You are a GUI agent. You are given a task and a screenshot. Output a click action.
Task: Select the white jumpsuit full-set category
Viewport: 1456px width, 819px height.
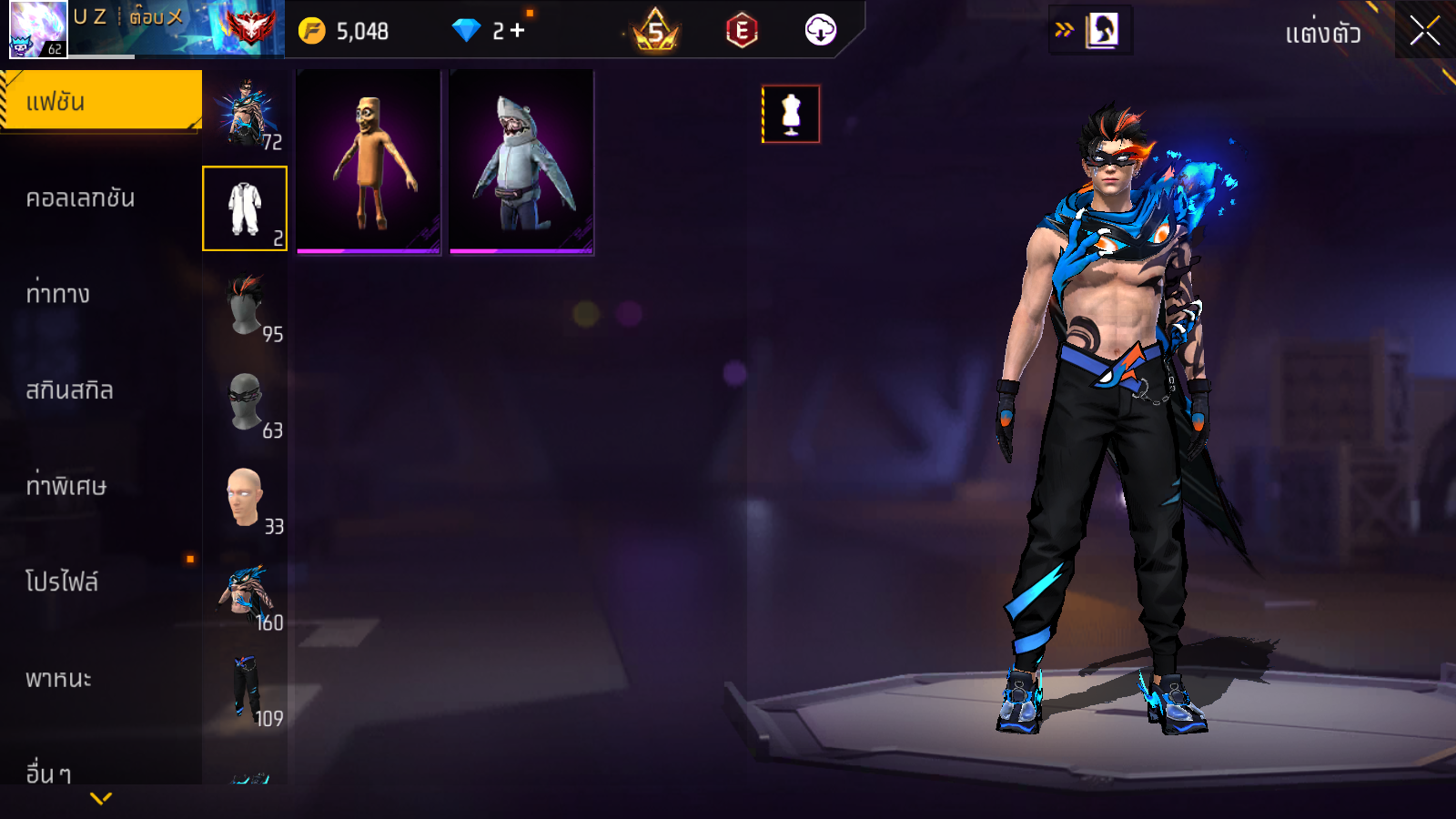(x=245, y=208)
